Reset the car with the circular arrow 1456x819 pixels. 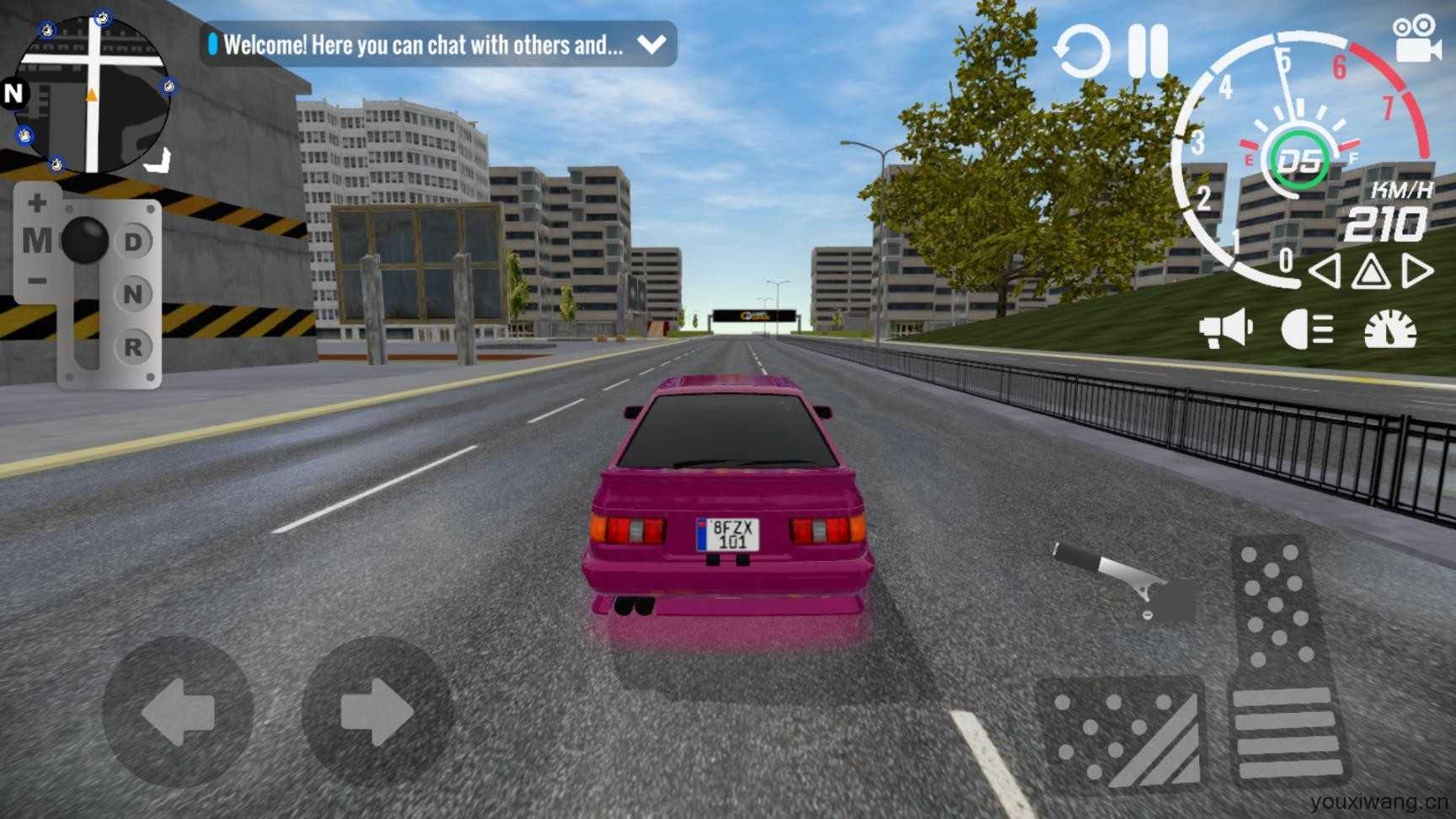coord(1081,51)
